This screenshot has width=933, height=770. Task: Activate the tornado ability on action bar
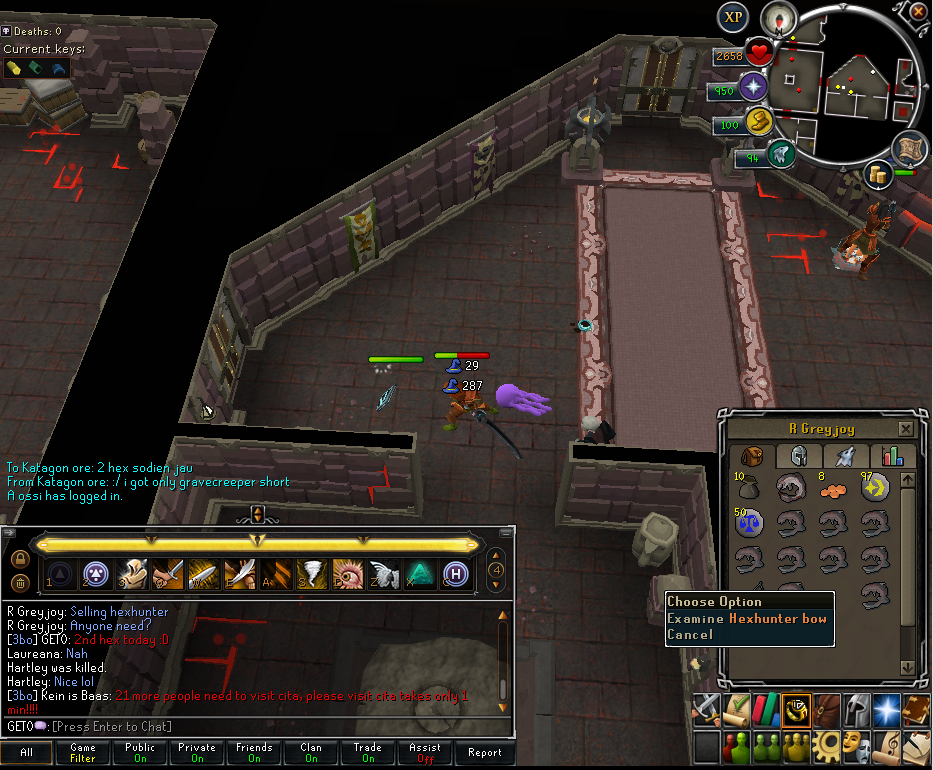pyautogui.click(x=311, y=573)
